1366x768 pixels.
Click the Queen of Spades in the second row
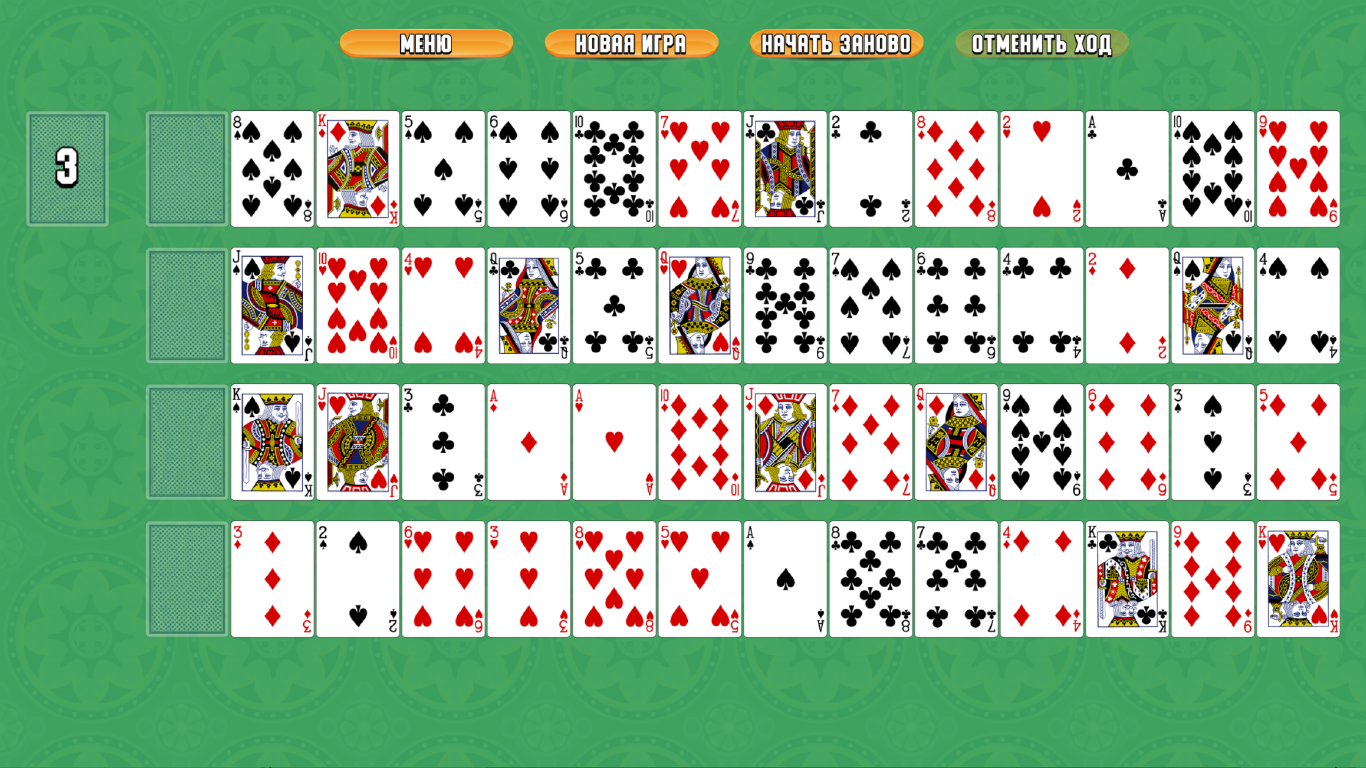coord(1212,303)
